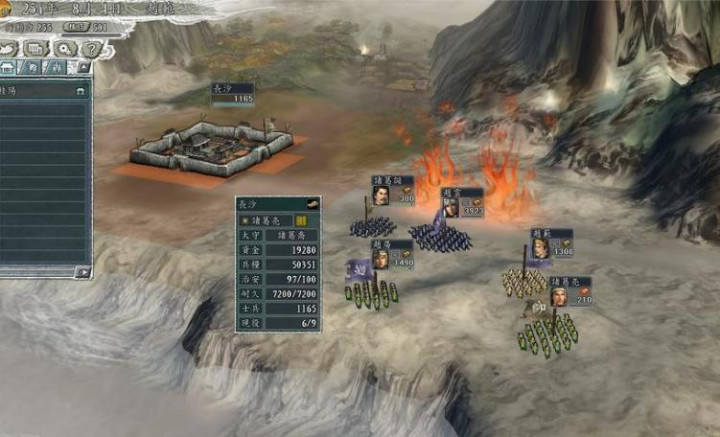
Task: Choose the unit with 1306 troops
Action: coord(551,244)
